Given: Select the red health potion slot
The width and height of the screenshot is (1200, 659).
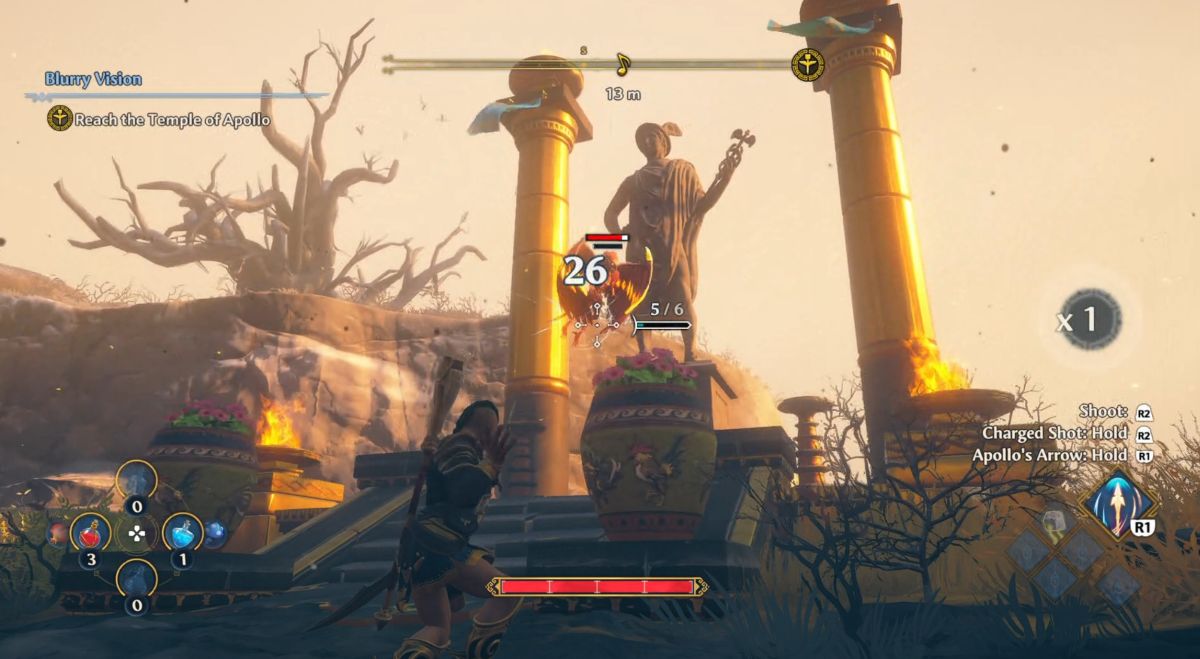Looking at the screenshot, I should 90,533.
